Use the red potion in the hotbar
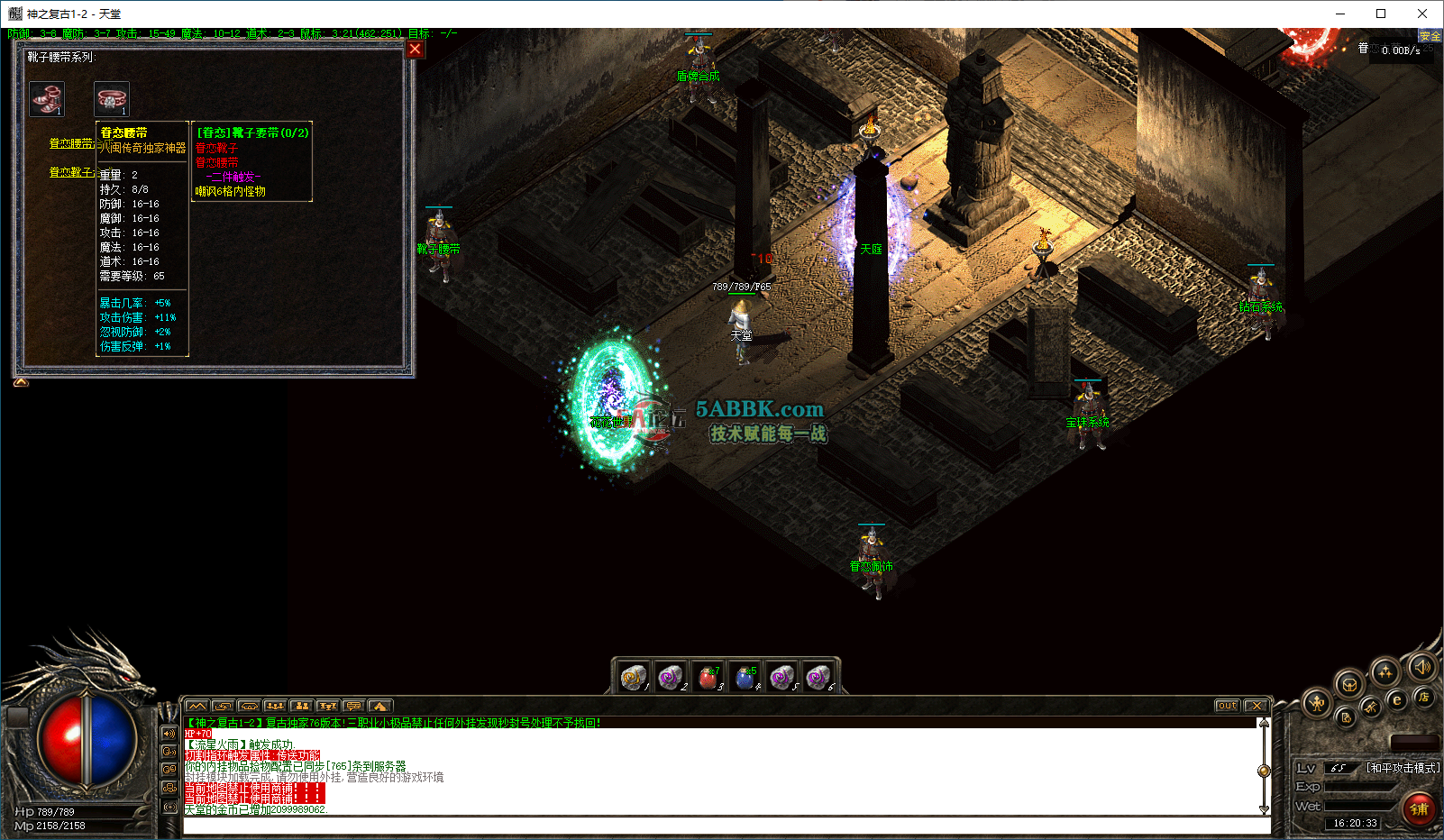This screenshot has height=840, width=1444. 708,676
